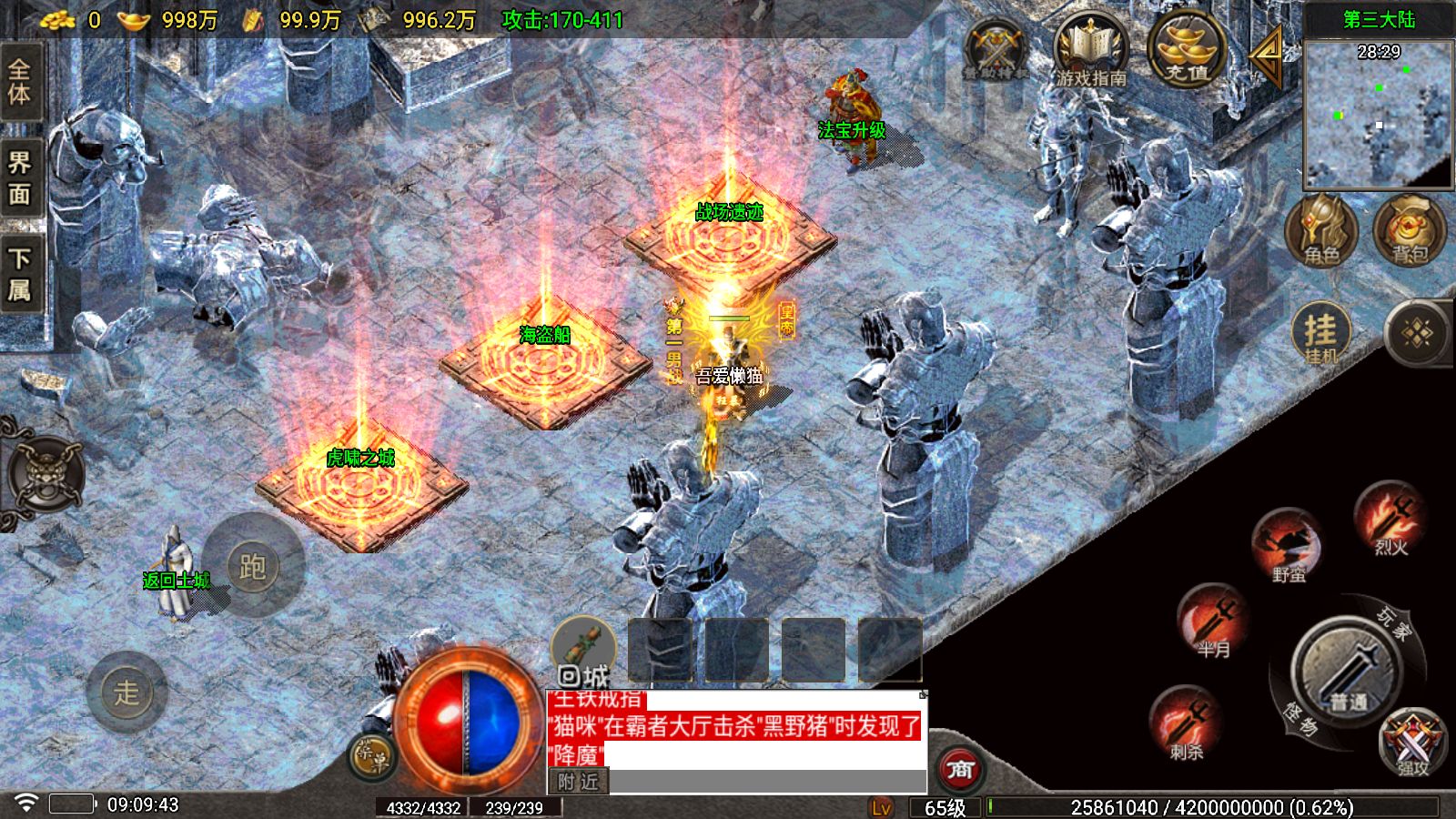Toggle the 强攻 forced attack button

point(1411,742)
